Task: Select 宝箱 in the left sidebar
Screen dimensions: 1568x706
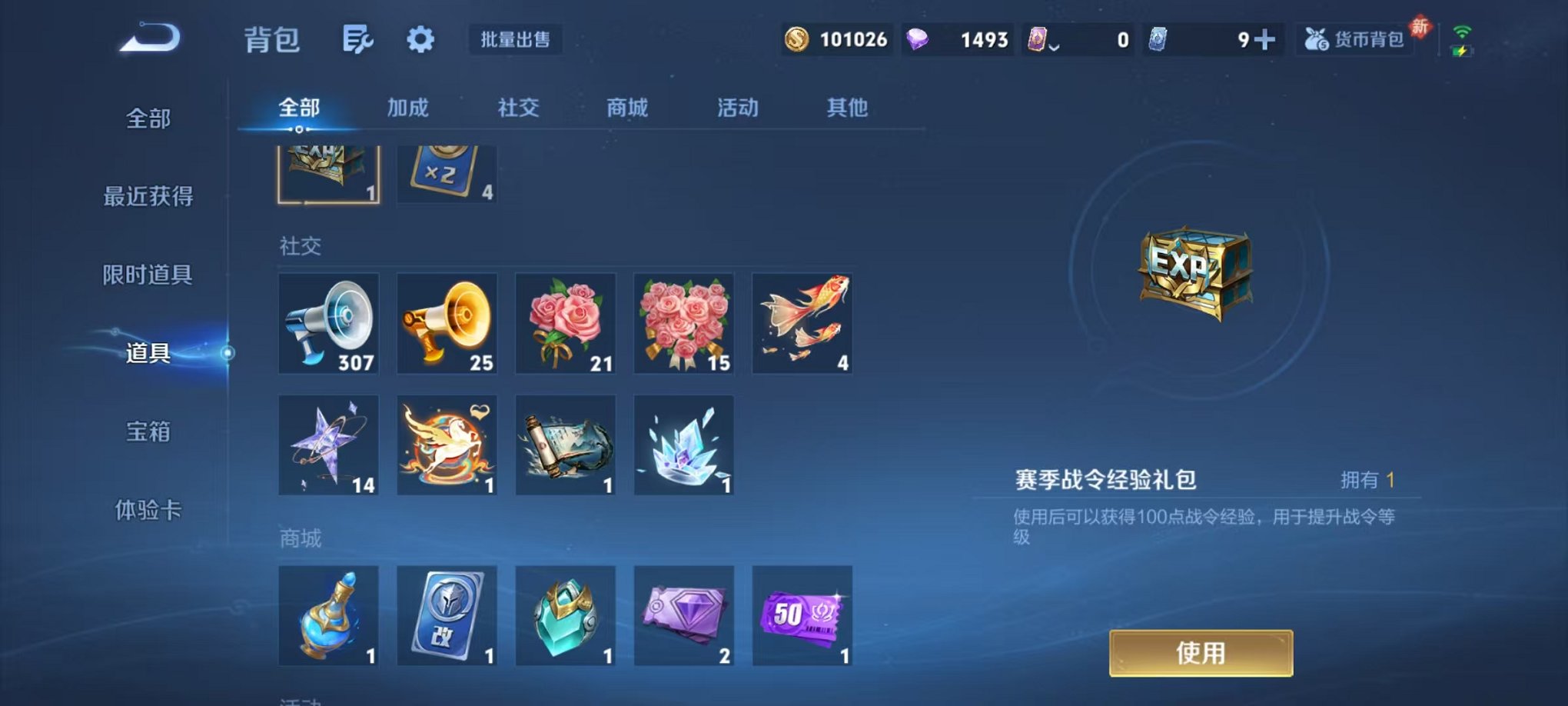Action: pyautogui.click(x=148, y=432)
